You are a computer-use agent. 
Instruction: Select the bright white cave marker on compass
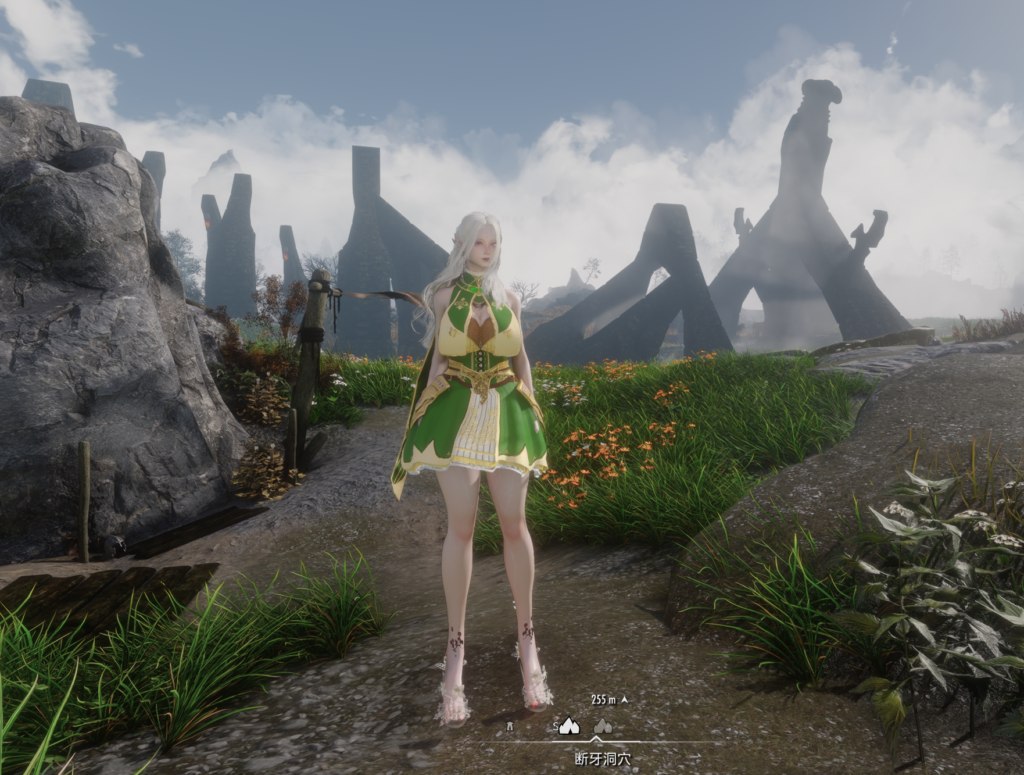(x=569, y=727)
